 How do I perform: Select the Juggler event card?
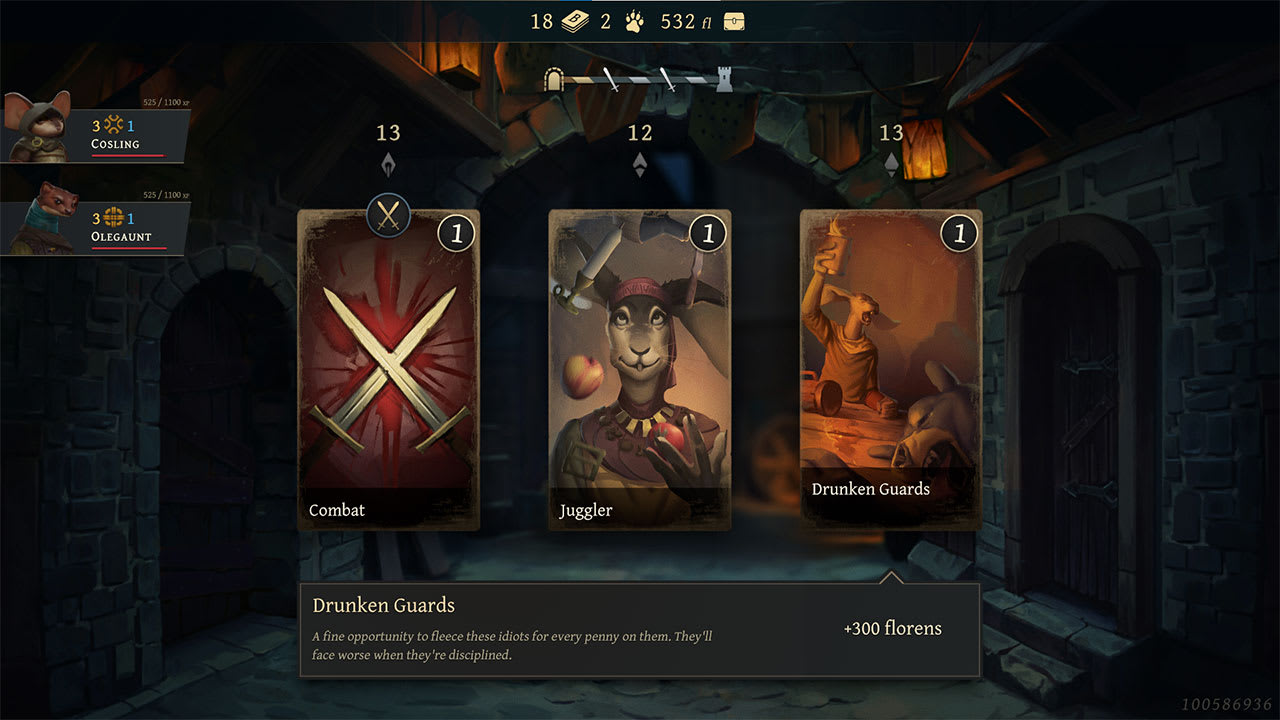coord(640,370)
